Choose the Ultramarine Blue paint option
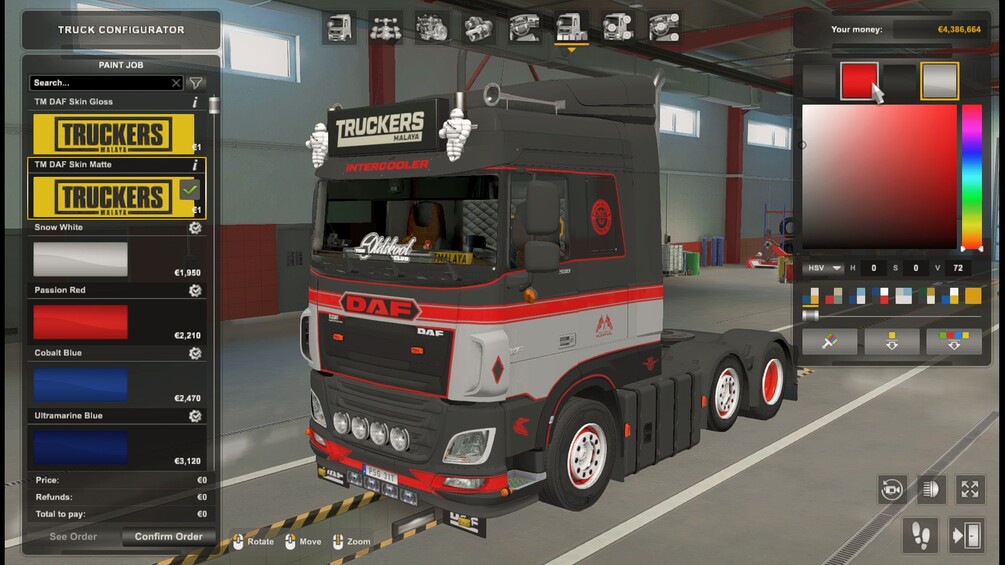 (x=81, y=447)
